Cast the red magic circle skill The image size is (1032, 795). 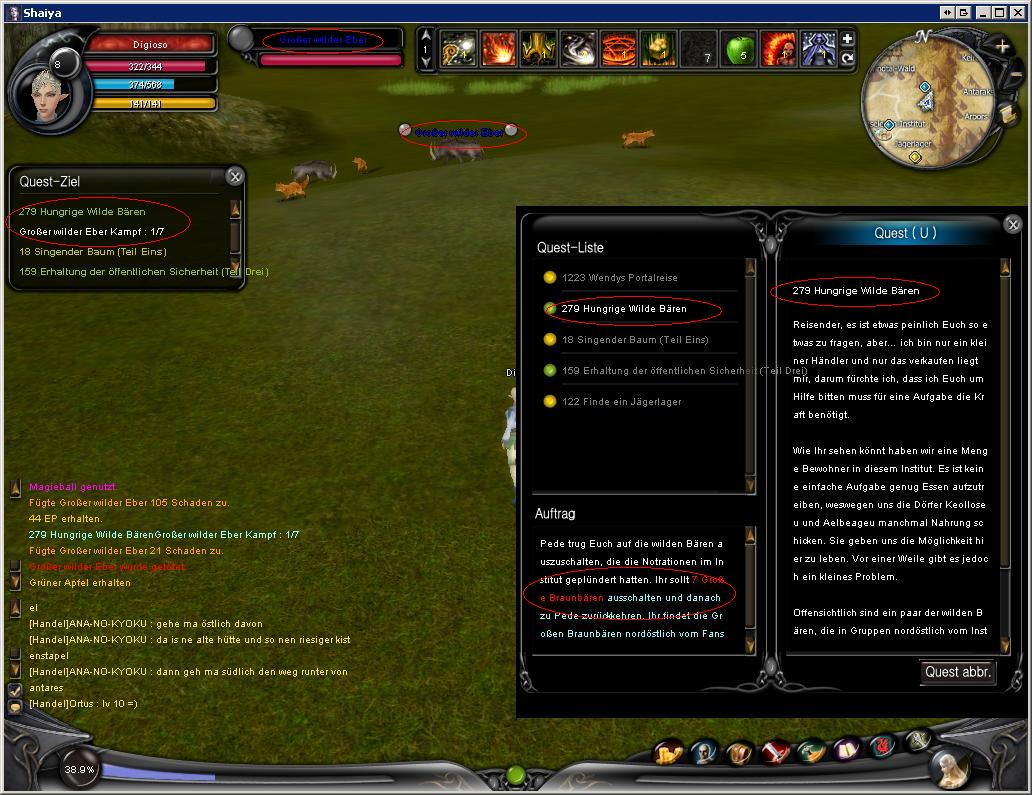pos(618,49)
